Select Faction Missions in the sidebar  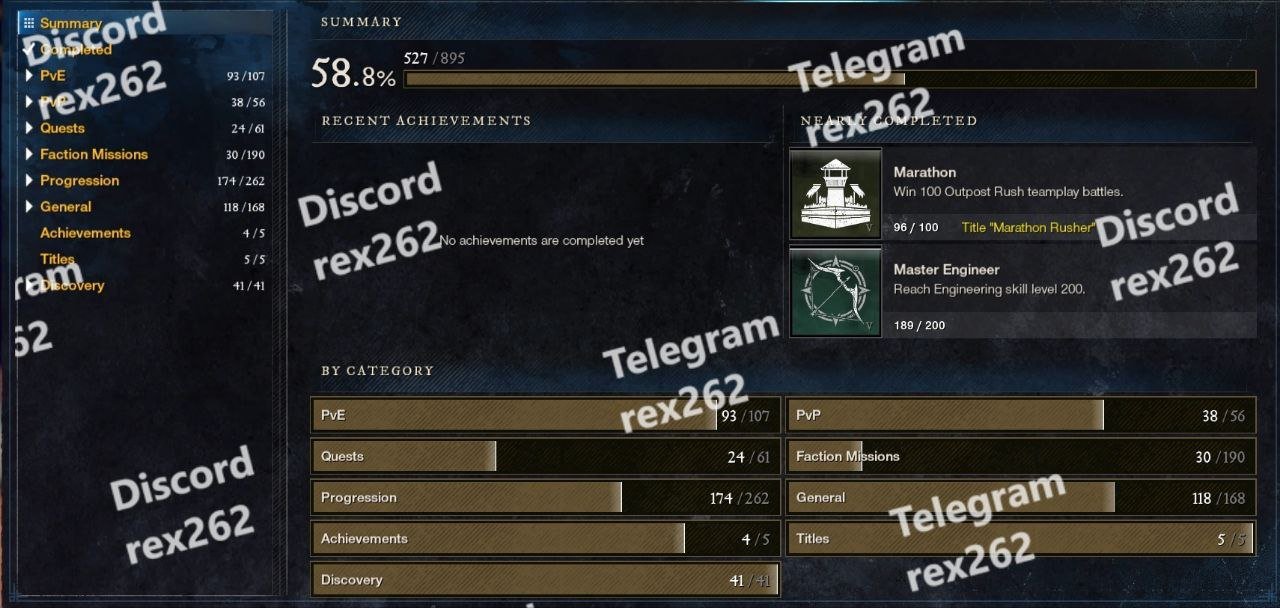pos(93,154)
